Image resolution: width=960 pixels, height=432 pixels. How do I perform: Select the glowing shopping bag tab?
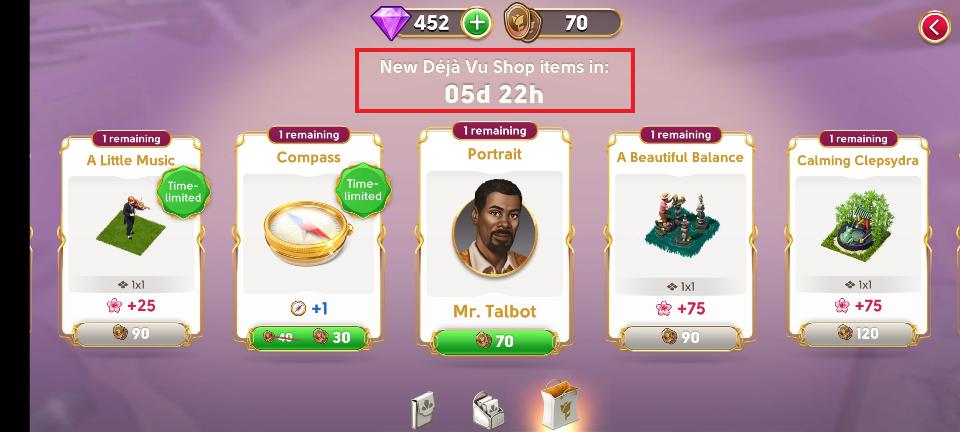pos(556,406)
